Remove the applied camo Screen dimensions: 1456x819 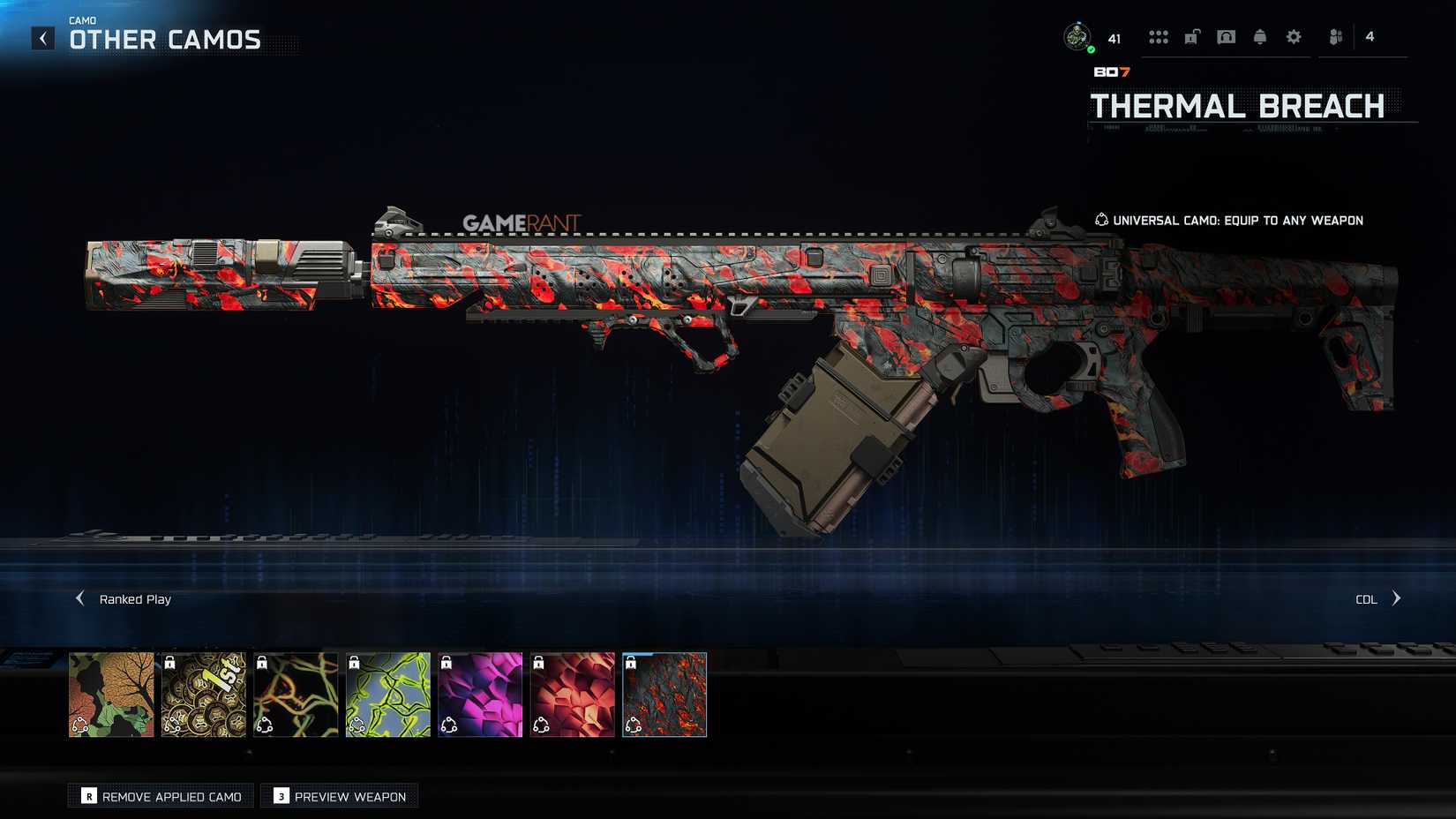(160, 795)
